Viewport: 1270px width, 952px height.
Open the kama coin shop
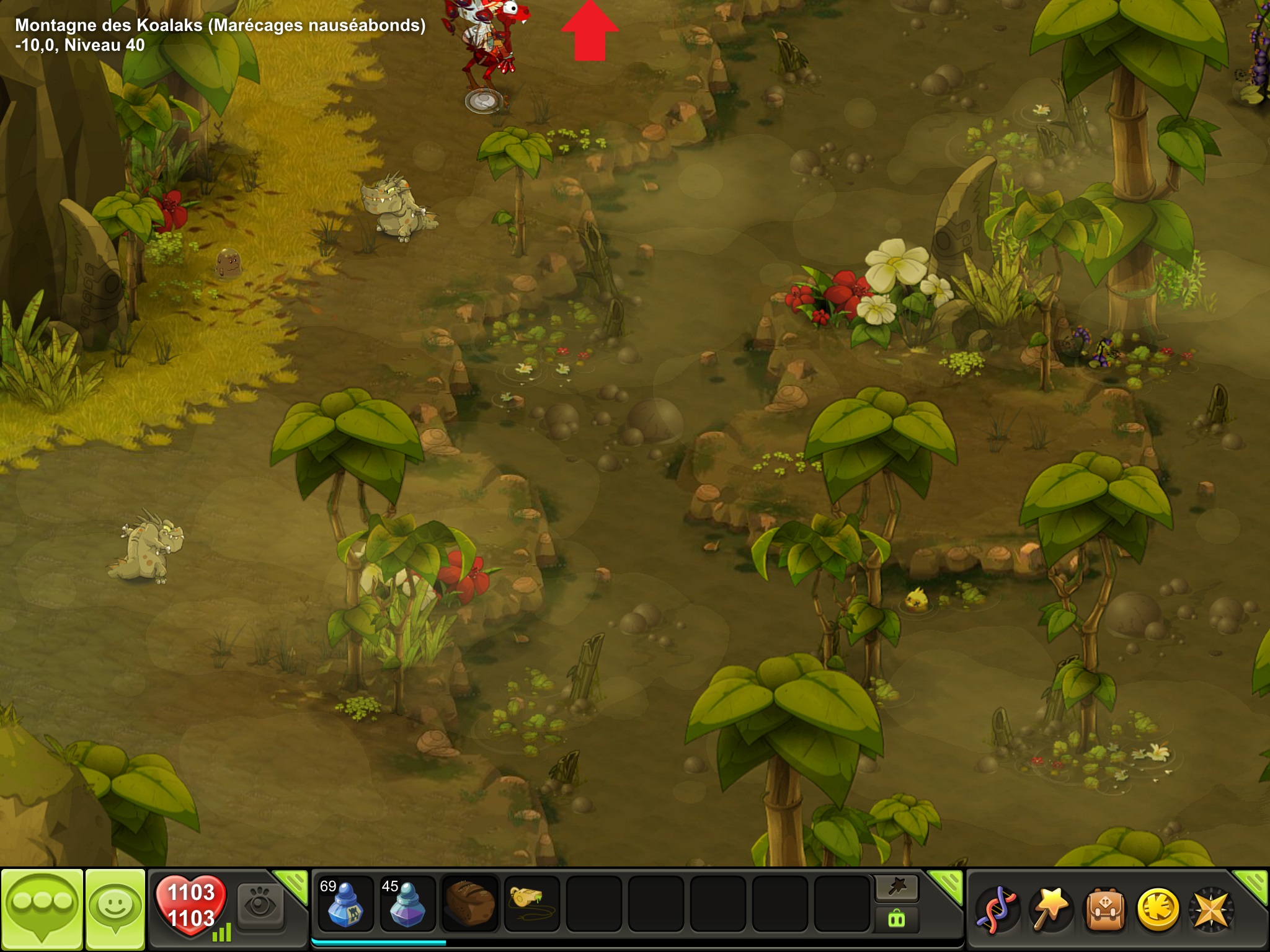[x=1157, y=909]
